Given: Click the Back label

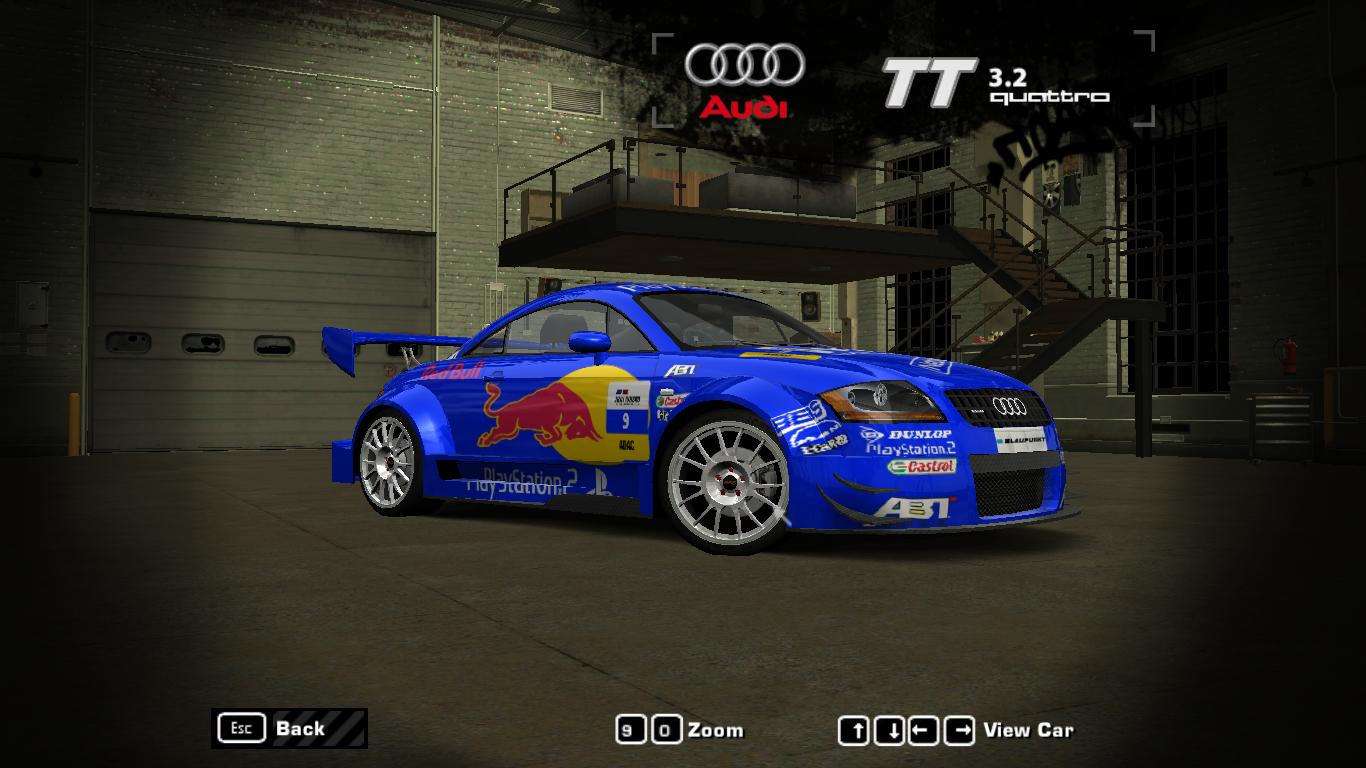Looking at the screenshot, I should click(299, 729).
